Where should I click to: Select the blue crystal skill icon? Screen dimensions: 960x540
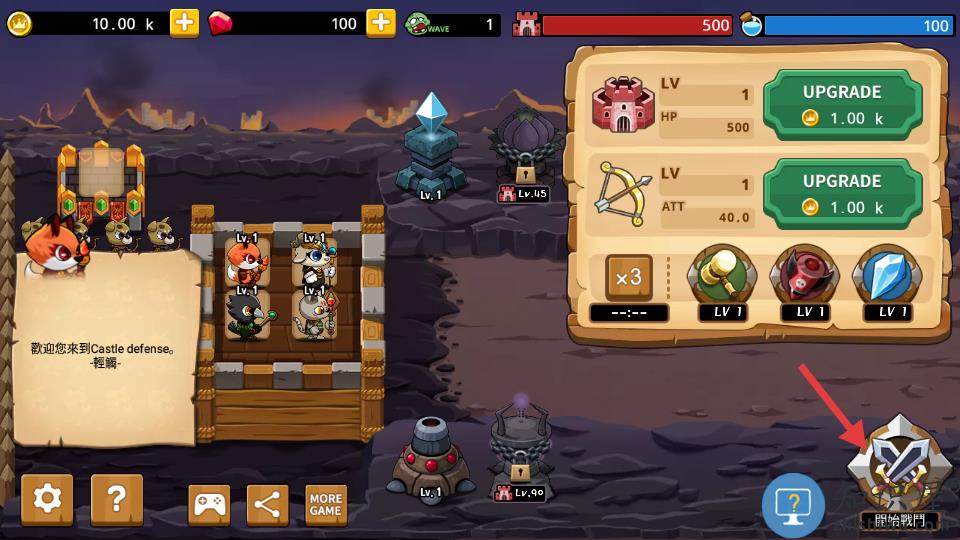pos(887,275)
